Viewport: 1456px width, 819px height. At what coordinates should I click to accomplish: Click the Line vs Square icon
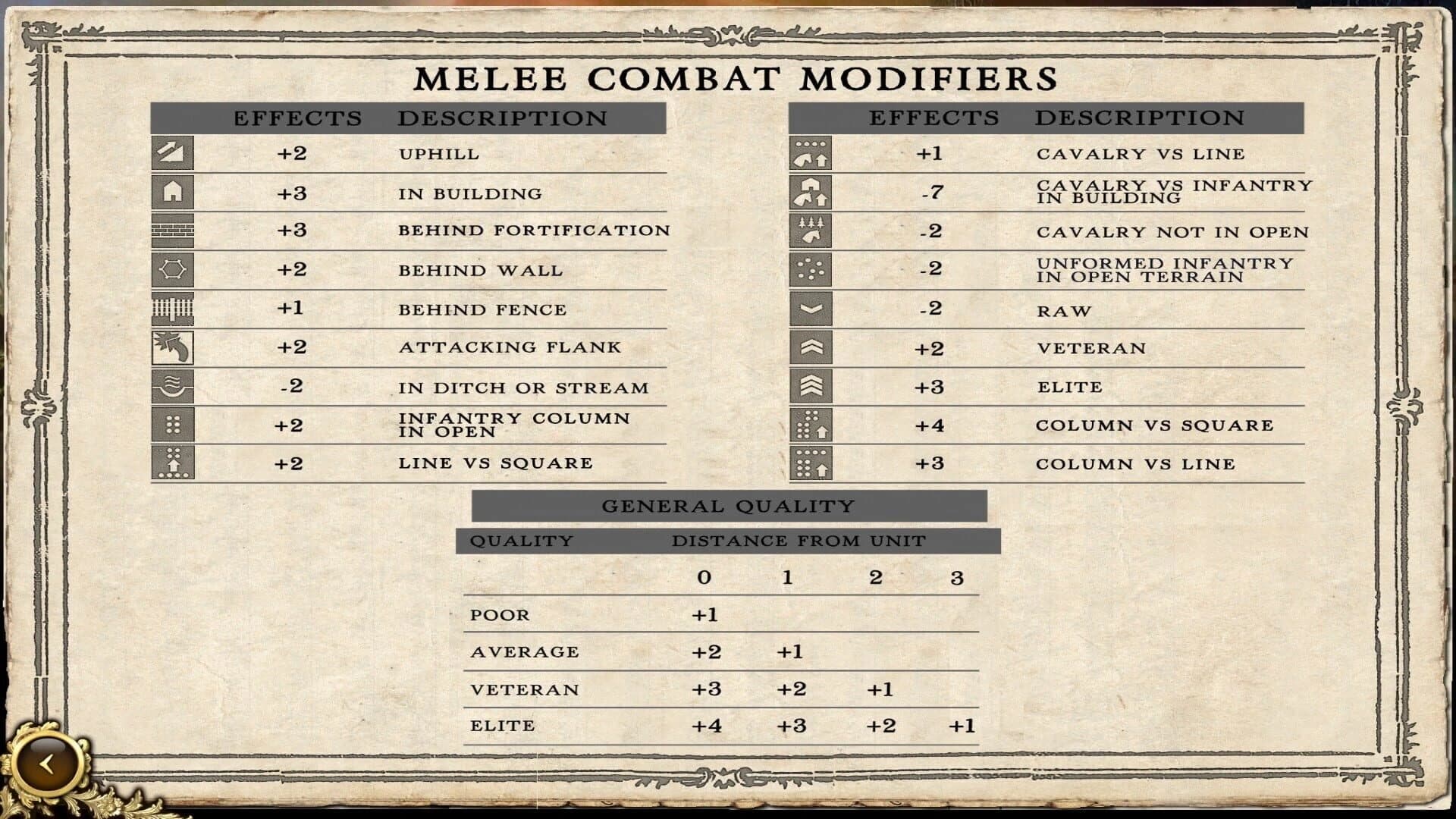173,463
